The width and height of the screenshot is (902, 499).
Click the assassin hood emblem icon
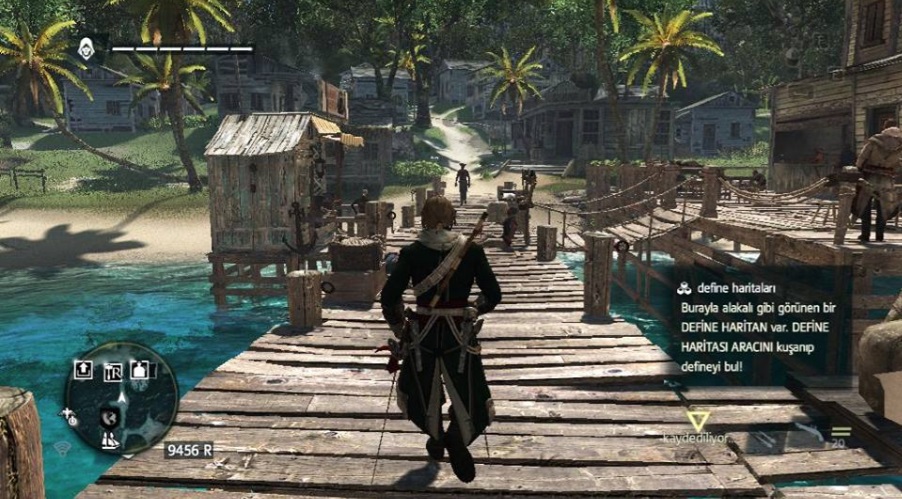click(88, 47)
